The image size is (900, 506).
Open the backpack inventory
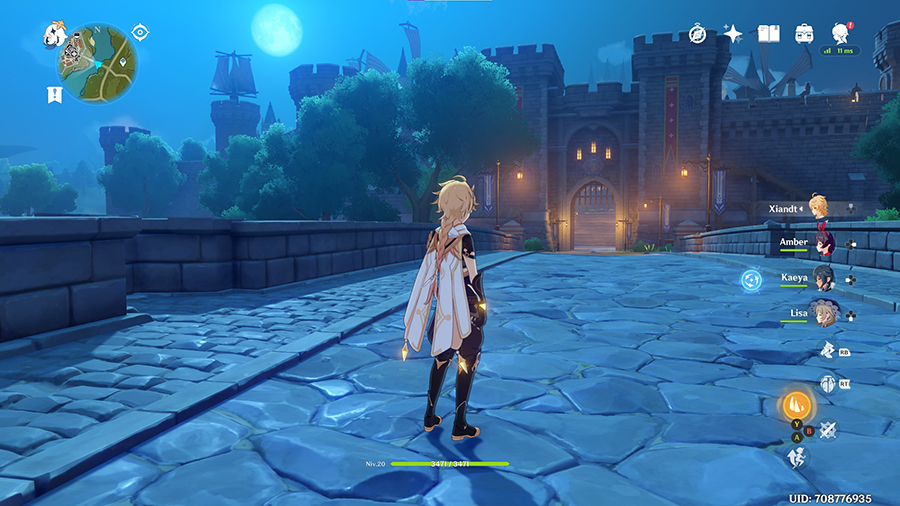804,34
